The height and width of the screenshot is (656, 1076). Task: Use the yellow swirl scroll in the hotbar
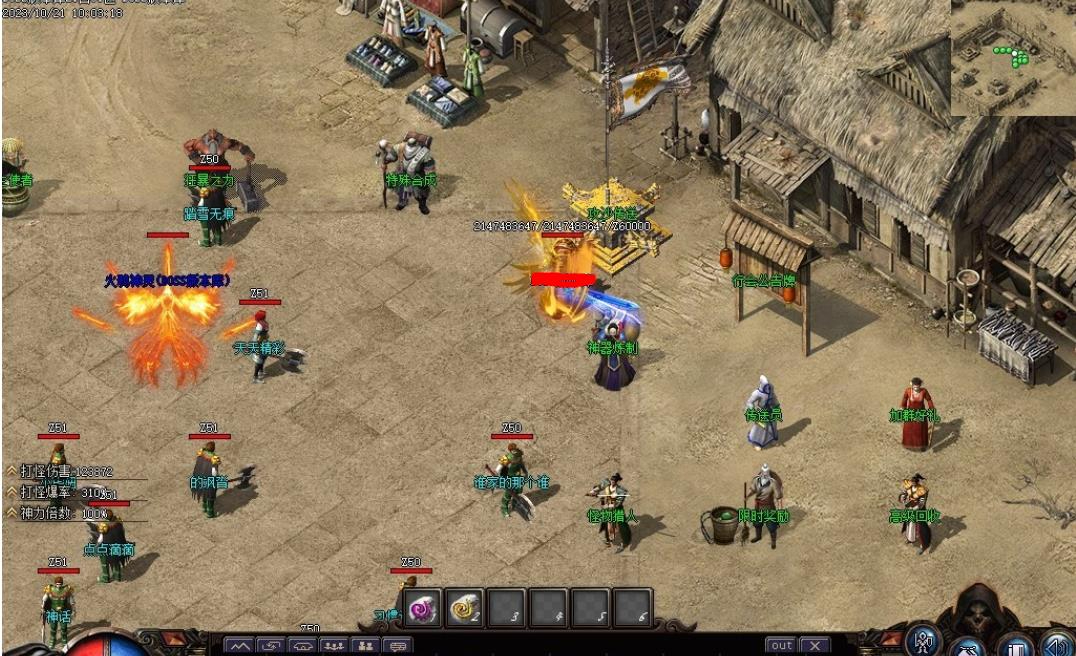pyautogui.click(x=464, y=608)
